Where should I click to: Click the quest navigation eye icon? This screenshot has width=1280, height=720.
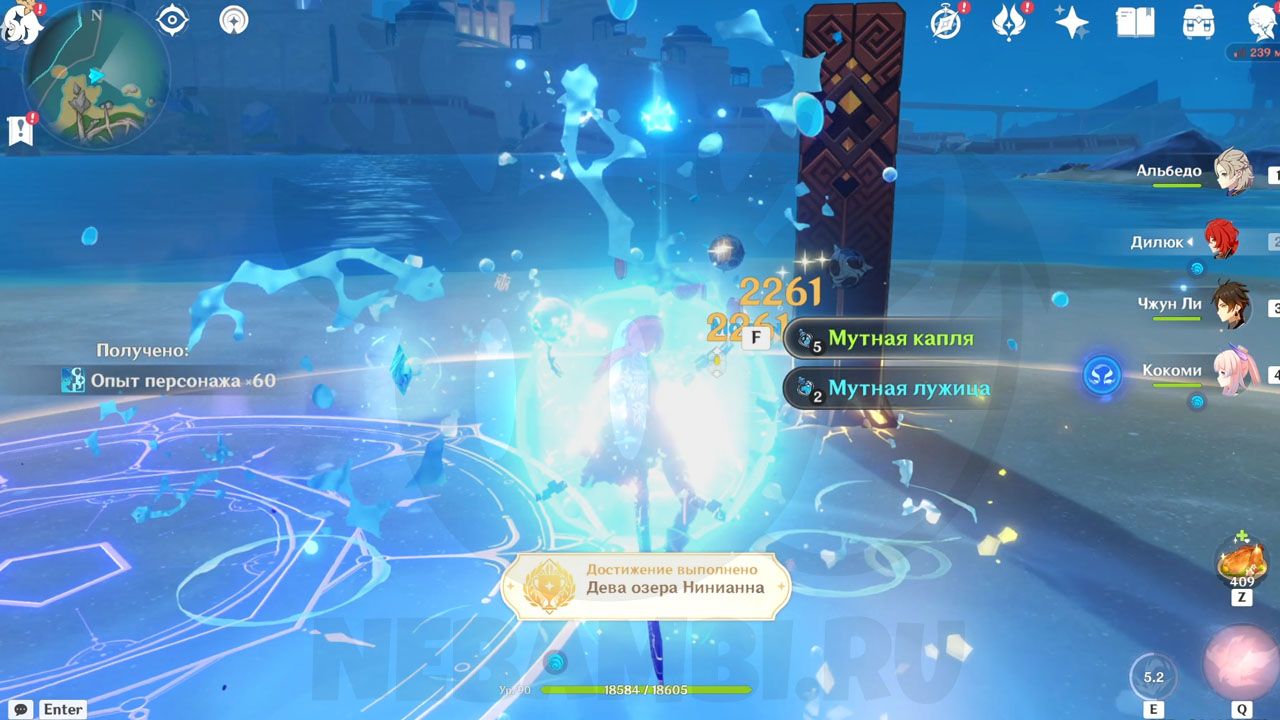(173, 20)
